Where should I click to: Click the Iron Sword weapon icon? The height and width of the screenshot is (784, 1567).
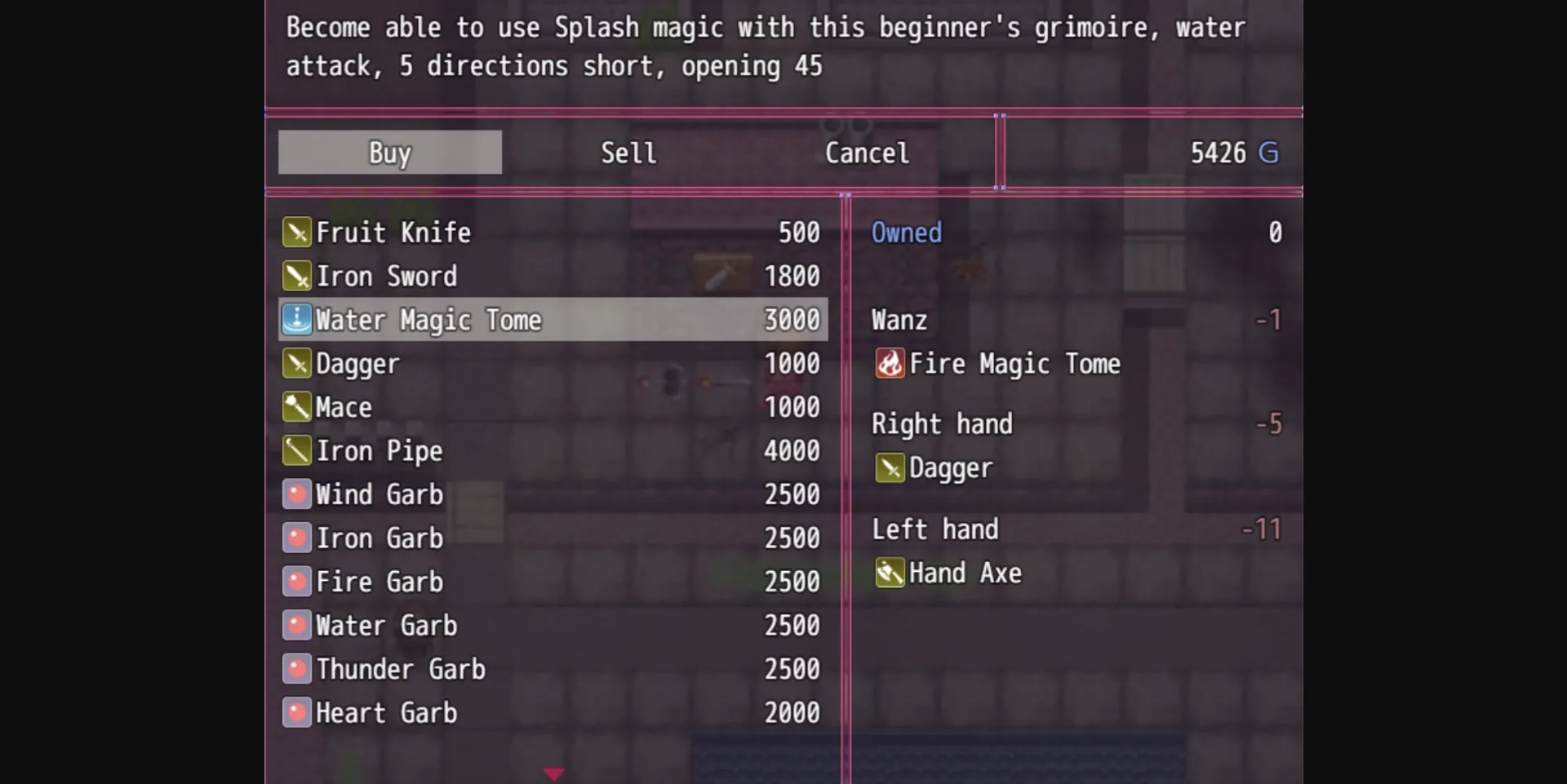pyautogui.click(x=296, y=276)
